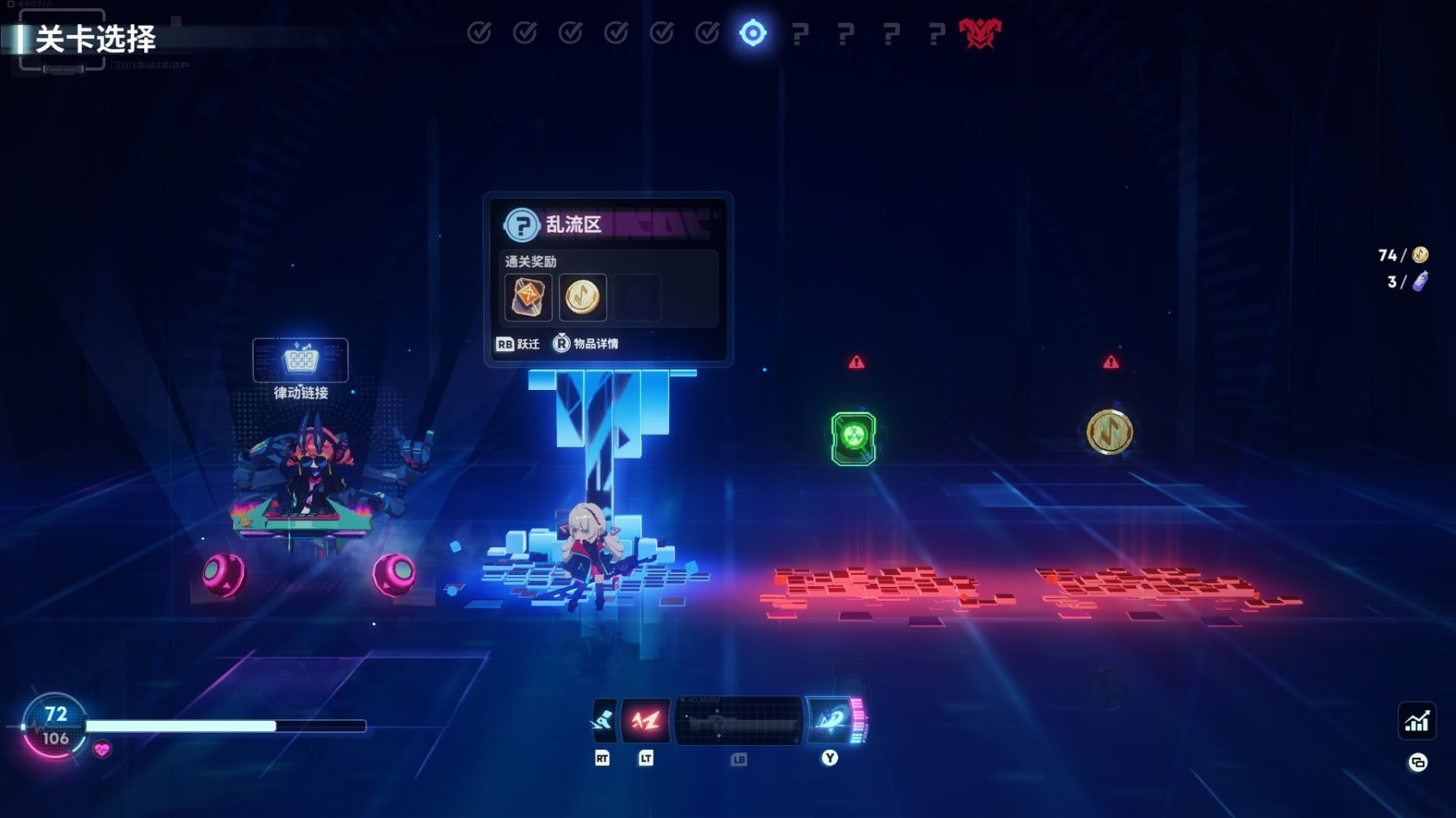Activate the red lightning skill icon
Image resolution: width=1456 pixels, height=818 pixels.
(645, 720)
